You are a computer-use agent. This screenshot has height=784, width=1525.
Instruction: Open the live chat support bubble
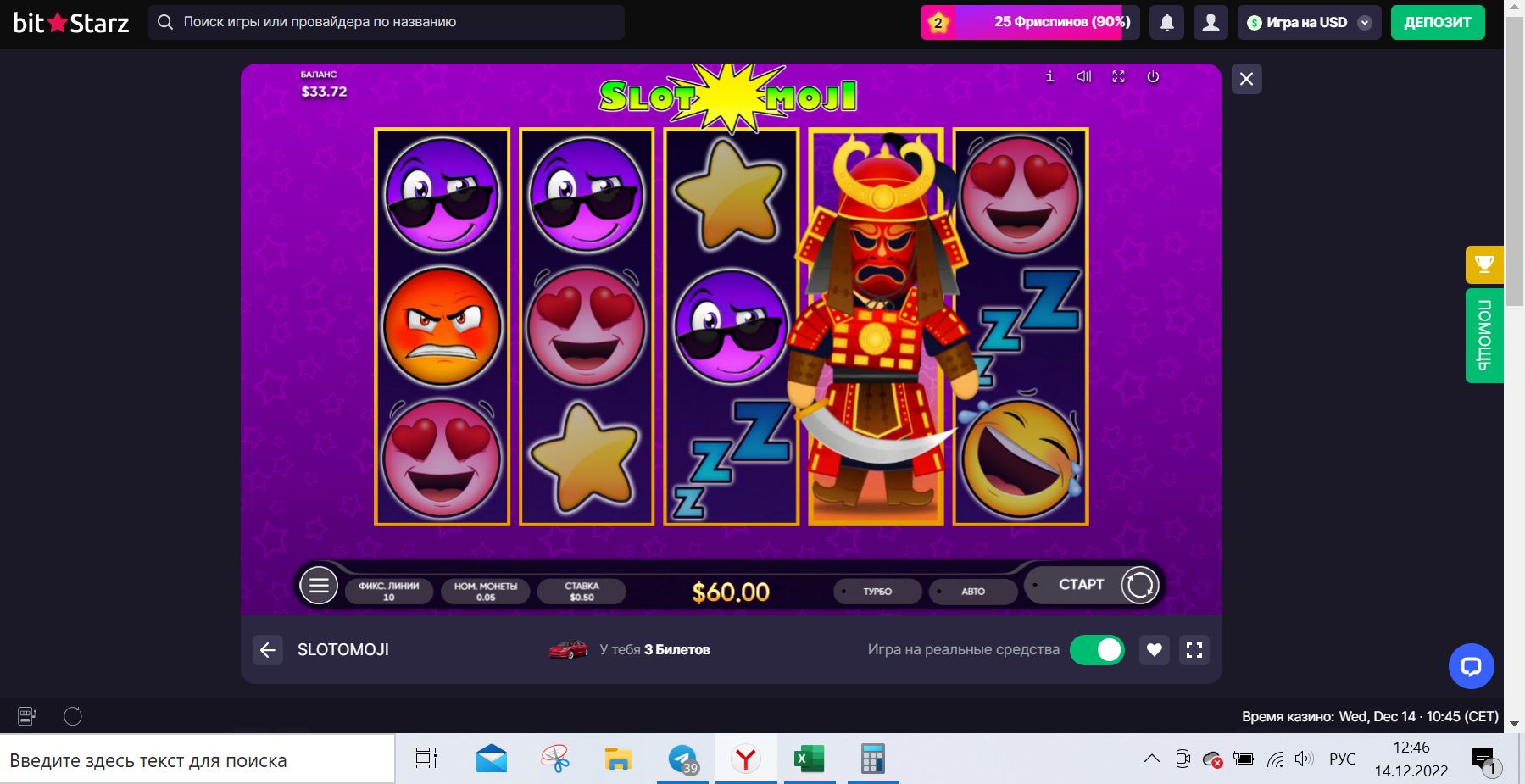click(1471, 666)
